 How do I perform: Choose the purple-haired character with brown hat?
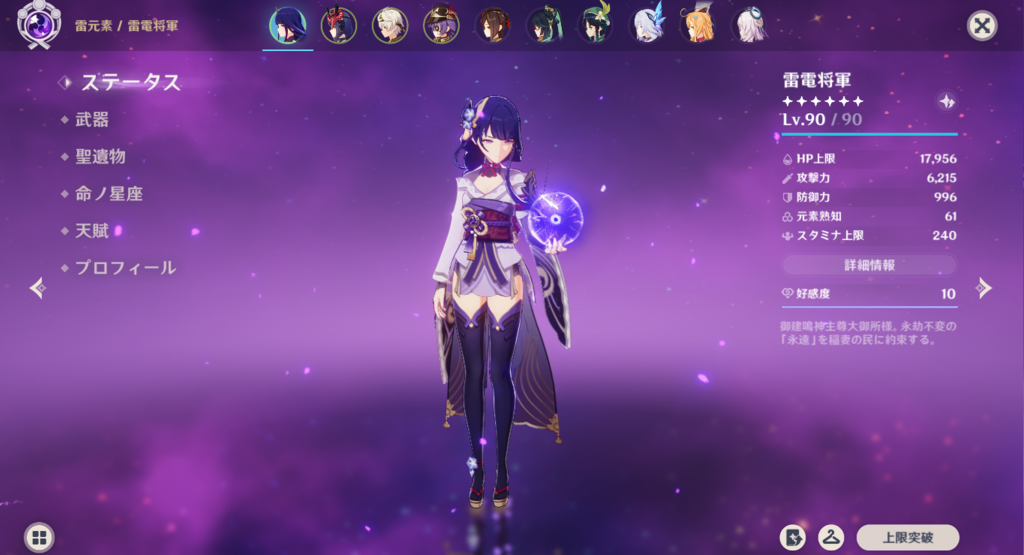pos(441,25)
